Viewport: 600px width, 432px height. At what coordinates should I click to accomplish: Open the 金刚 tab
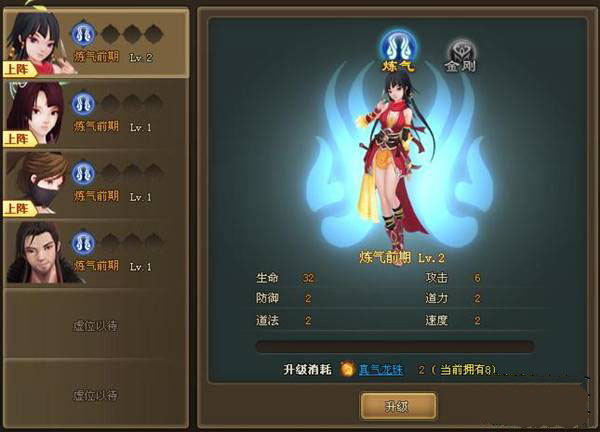pyautogui.click(x=462, y=54)
